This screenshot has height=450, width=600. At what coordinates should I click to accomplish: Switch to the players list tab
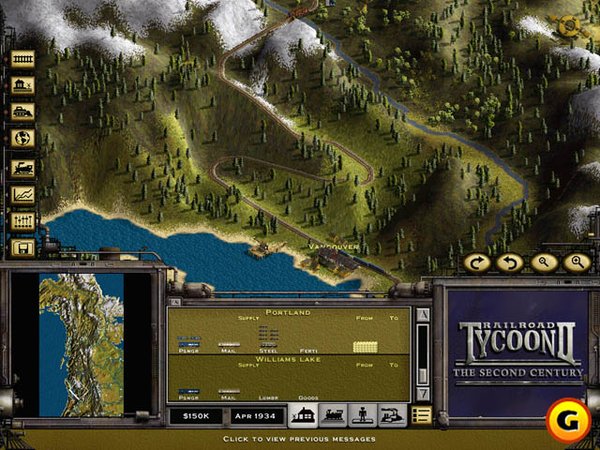[362, 415]
